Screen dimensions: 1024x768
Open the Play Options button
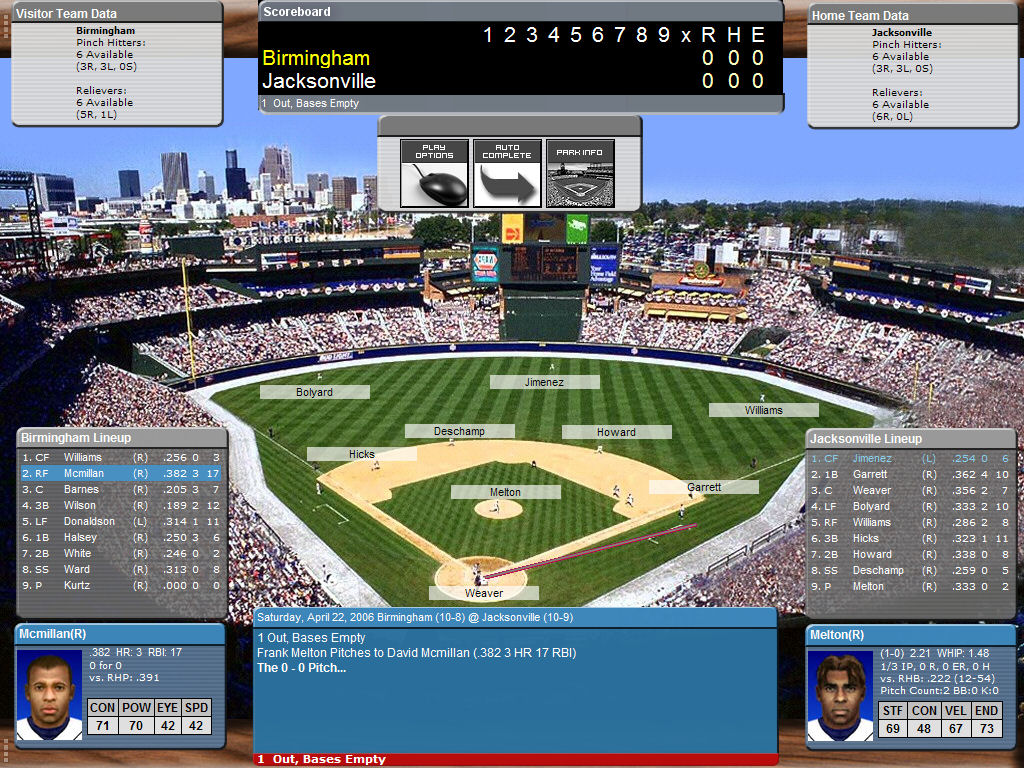[x=434, y=173]
